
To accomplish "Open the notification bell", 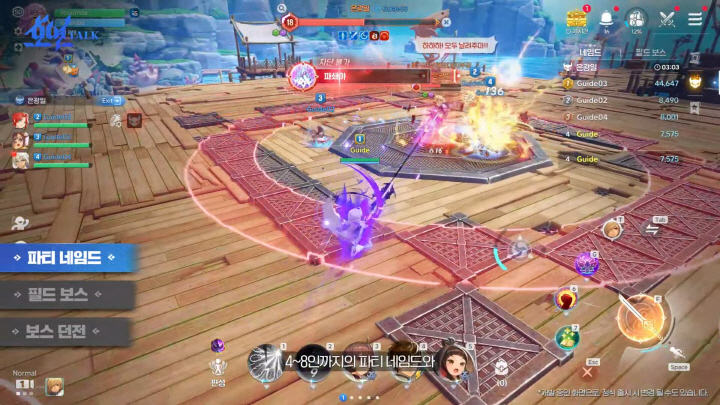I will pos(607,19).
